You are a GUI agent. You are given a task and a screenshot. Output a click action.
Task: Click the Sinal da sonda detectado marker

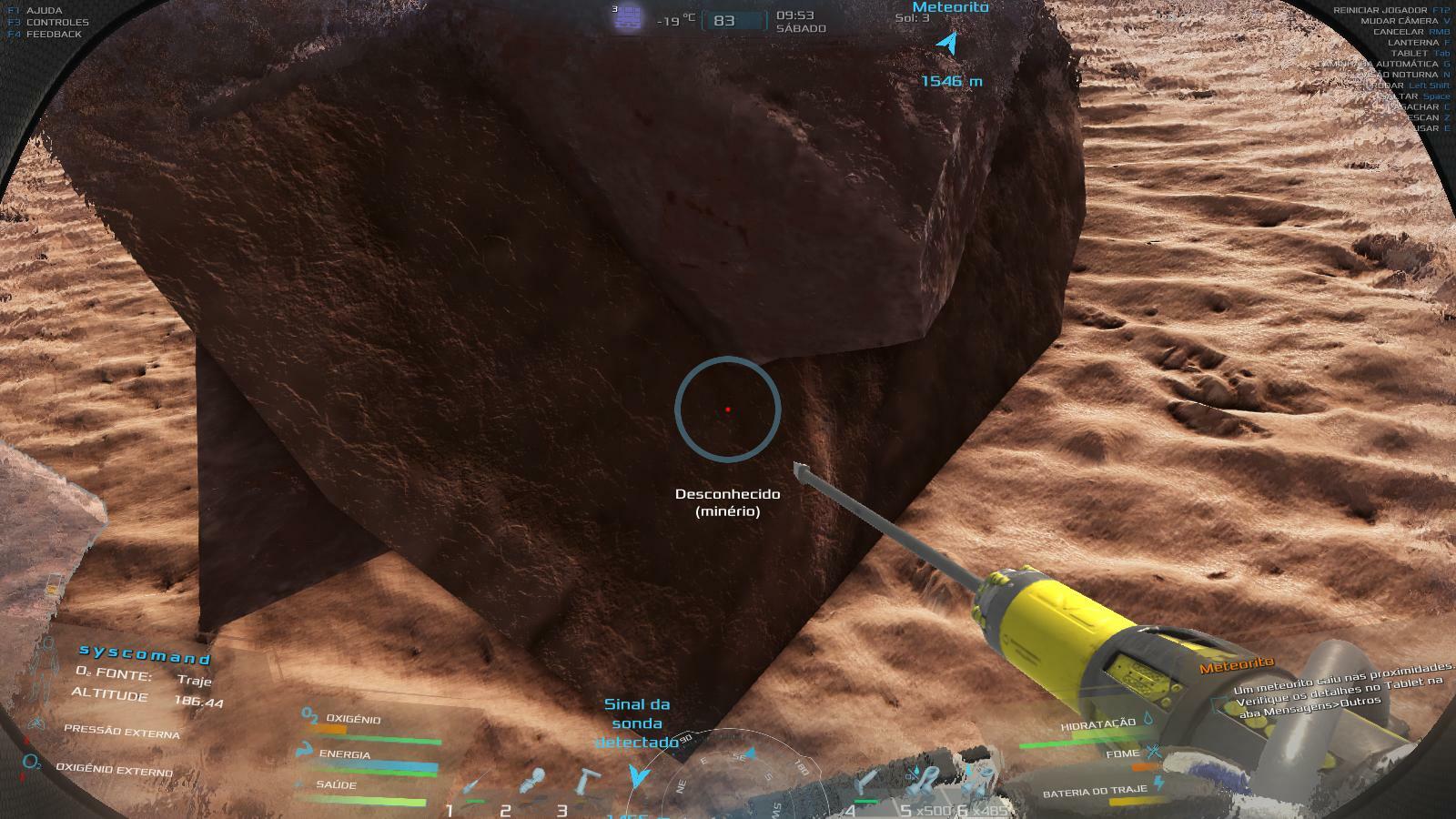click(x=639, y=774)
